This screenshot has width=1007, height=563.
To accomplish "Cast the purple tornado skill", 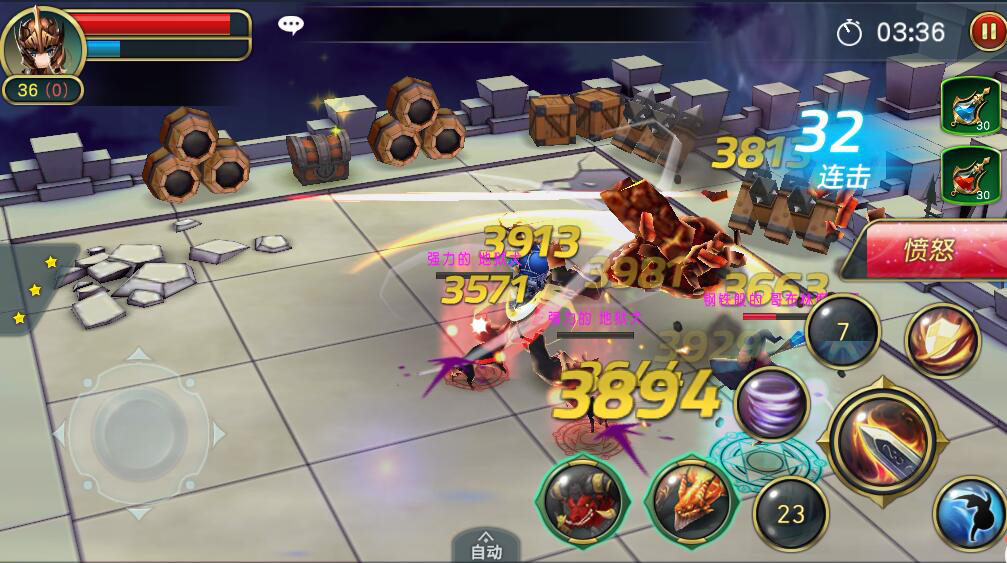I will [x=772, y=403].
